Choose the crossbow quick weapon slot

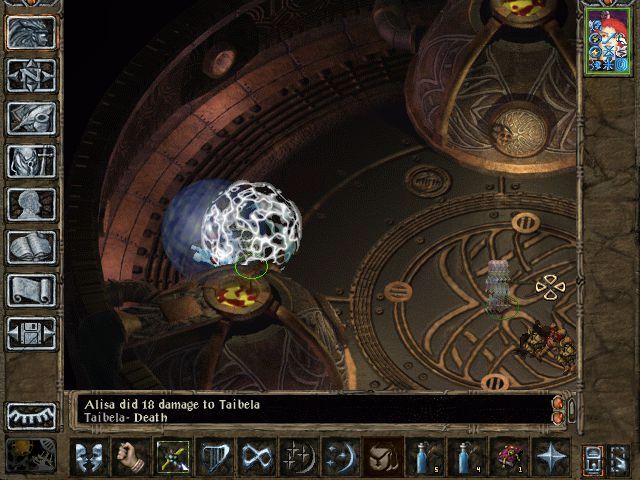pyautogui.click(x=173, y=457)
